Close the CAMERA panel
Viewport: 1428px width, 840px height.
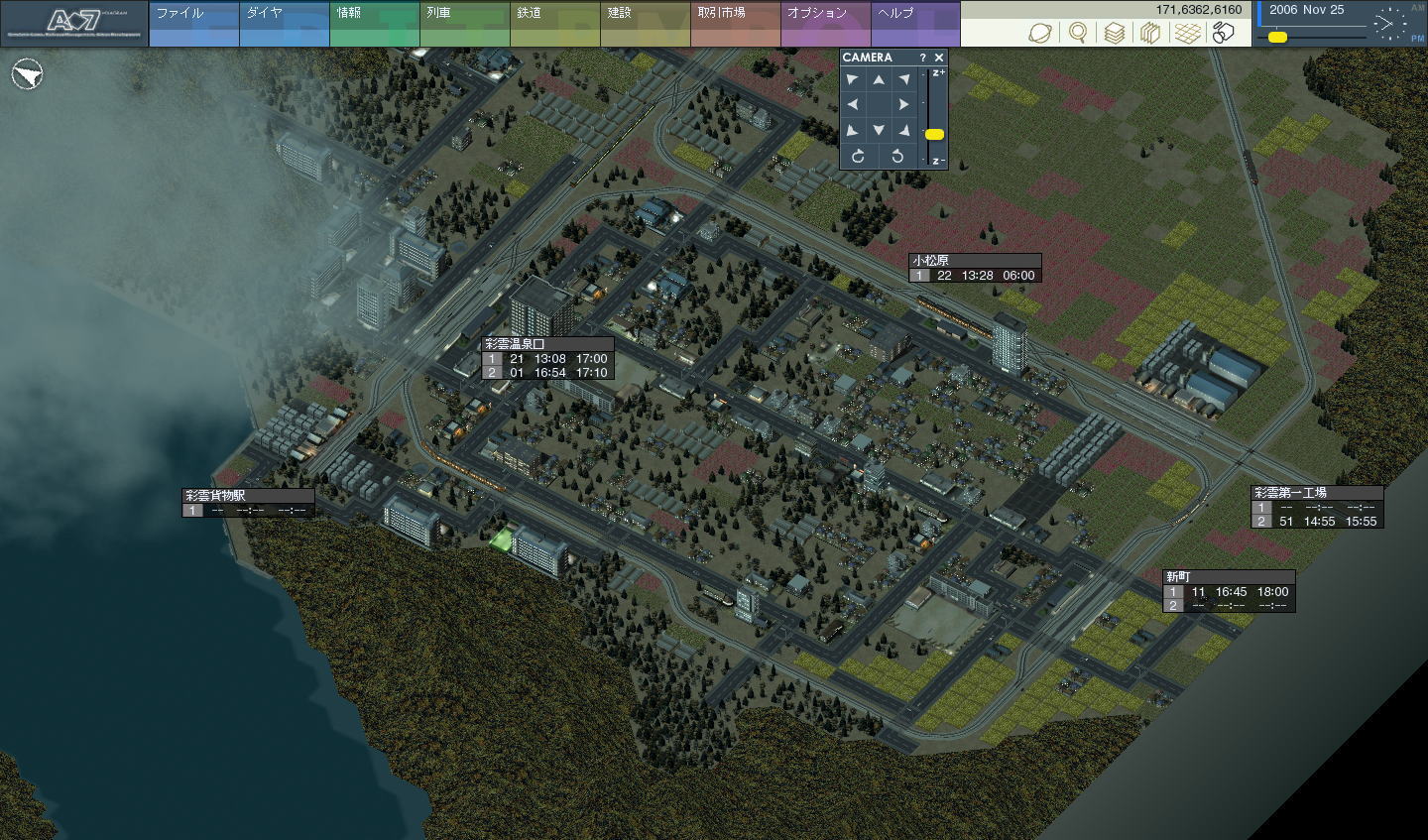[x=939, y=58]
